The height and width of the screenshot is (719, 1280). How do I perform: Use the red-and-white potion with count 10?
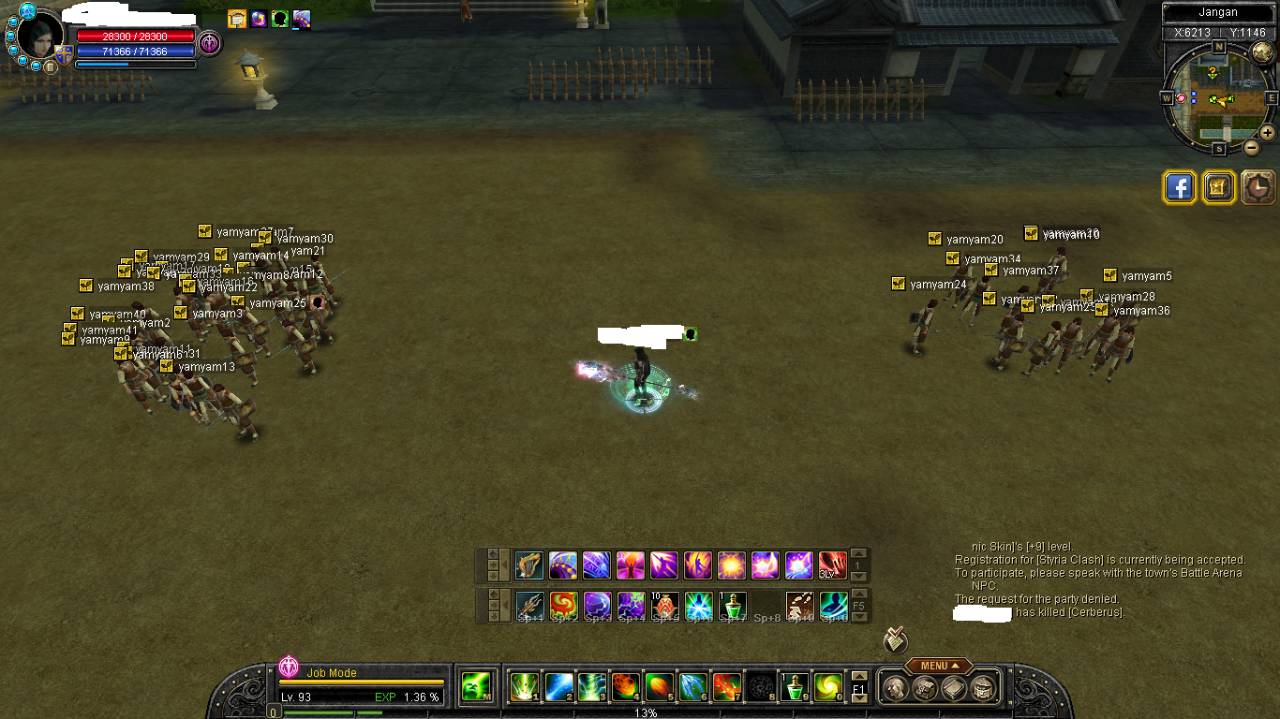(665, 606)
